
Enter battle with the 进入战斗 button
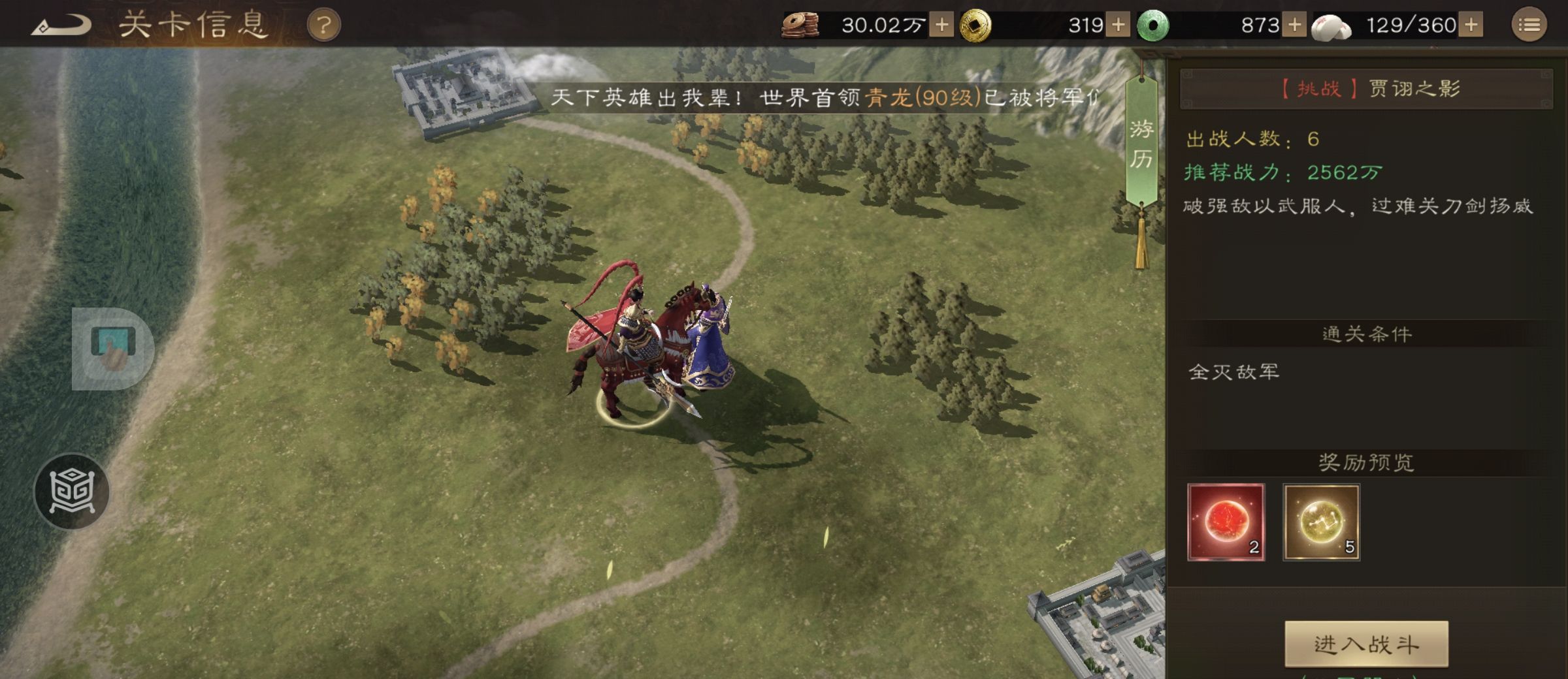click(1366, 644)
